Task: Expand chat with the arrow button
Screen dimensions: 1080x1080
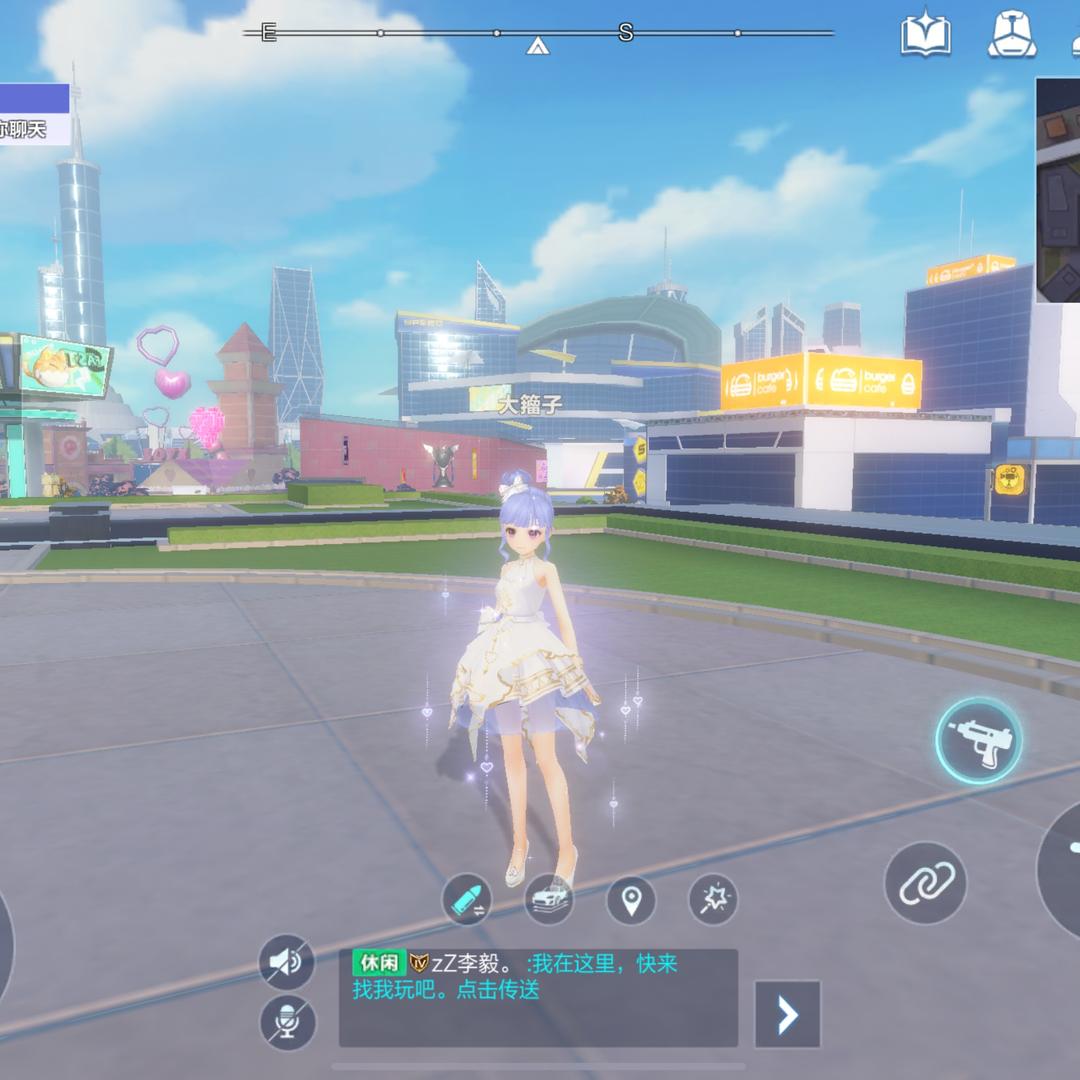Action: point(787,1014)
